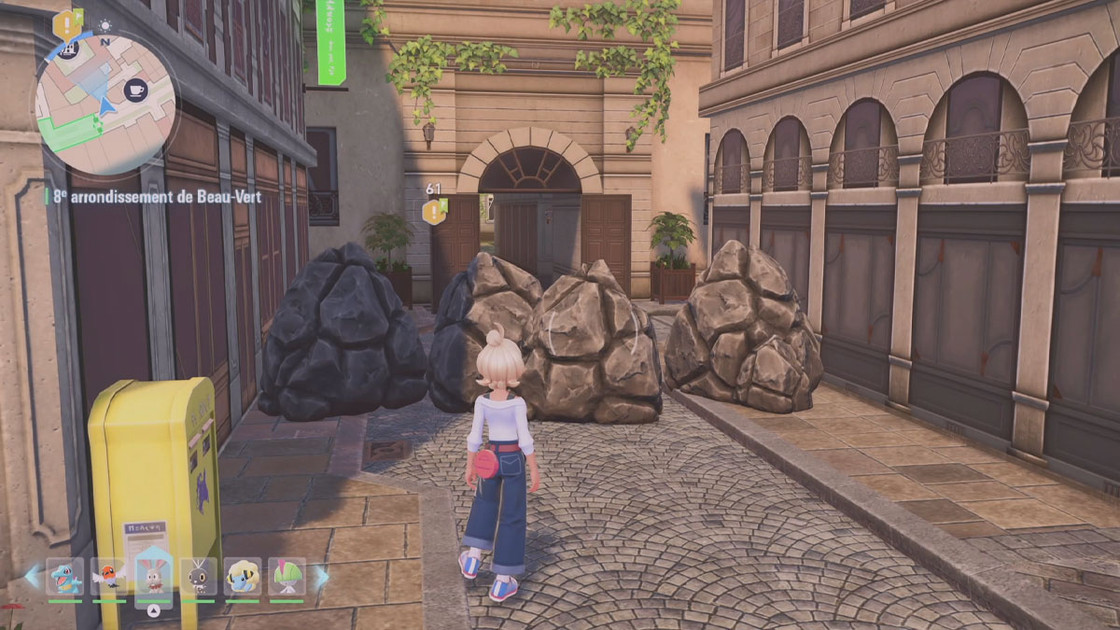
Task: Click the café cup marker on minimap
Action: pos(135,90)
